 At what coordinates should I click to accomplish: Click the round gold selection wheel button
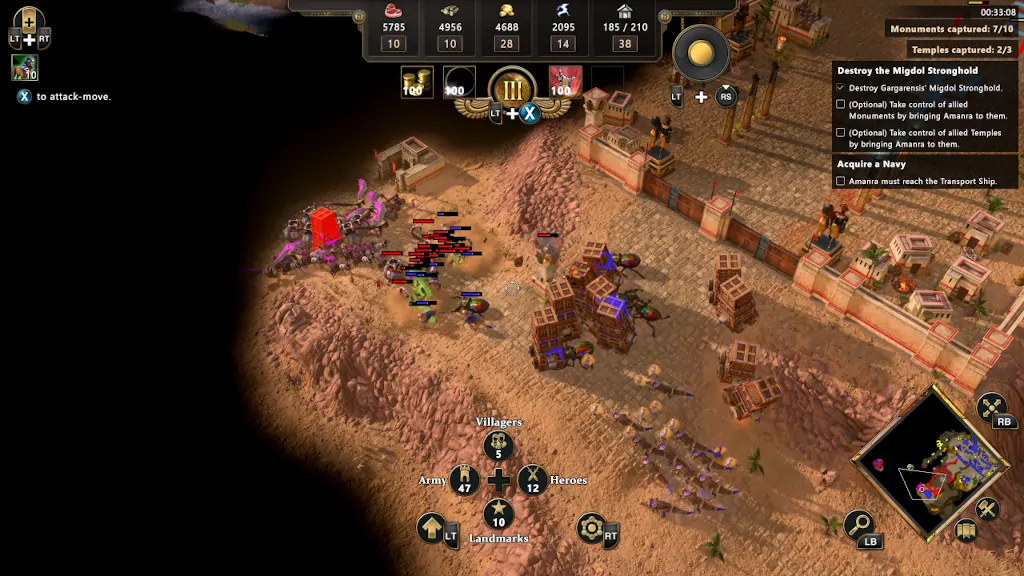click(x=700, y=52)
